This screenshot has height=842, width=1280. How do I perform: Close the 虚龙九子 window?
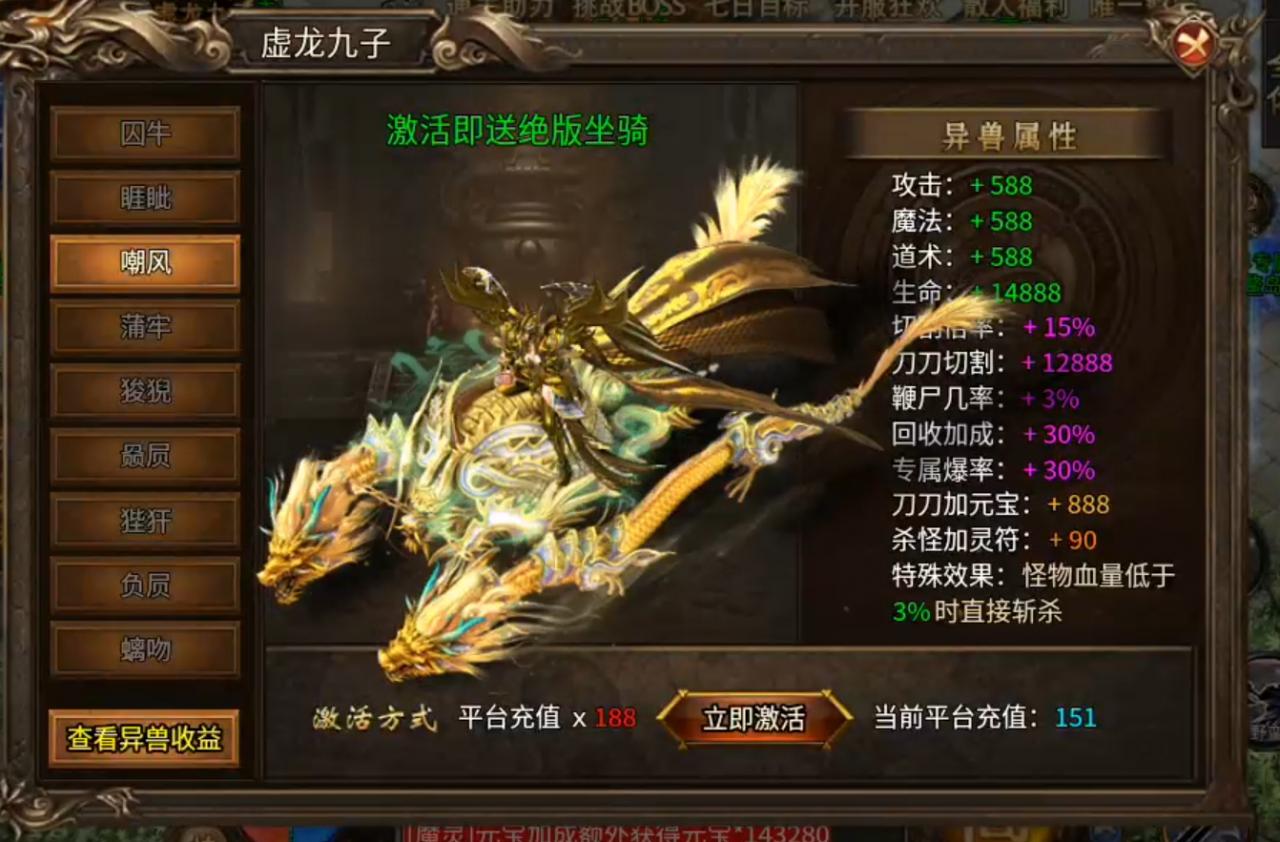[1196, 45]
